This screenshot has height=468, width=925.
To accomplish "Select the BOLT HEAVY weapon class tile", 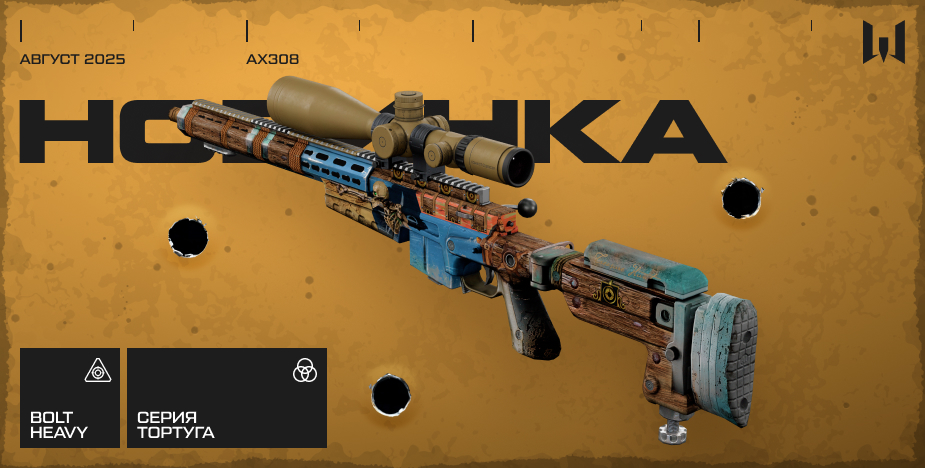I will pyautogui.click(x=70, y=398).
